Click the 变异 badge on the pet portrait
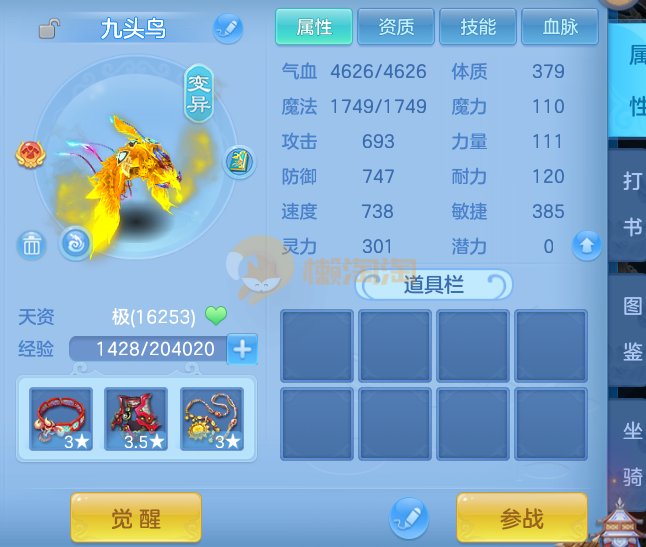This screenshot has height=547, width=646. click(x=198, y=93)
